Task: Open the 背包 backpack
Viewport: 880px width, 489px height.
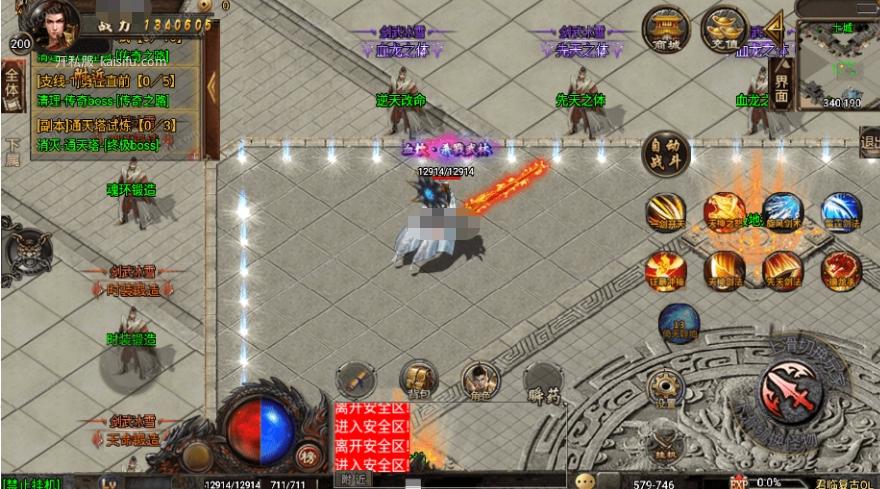Action: (x=418, y=379)
